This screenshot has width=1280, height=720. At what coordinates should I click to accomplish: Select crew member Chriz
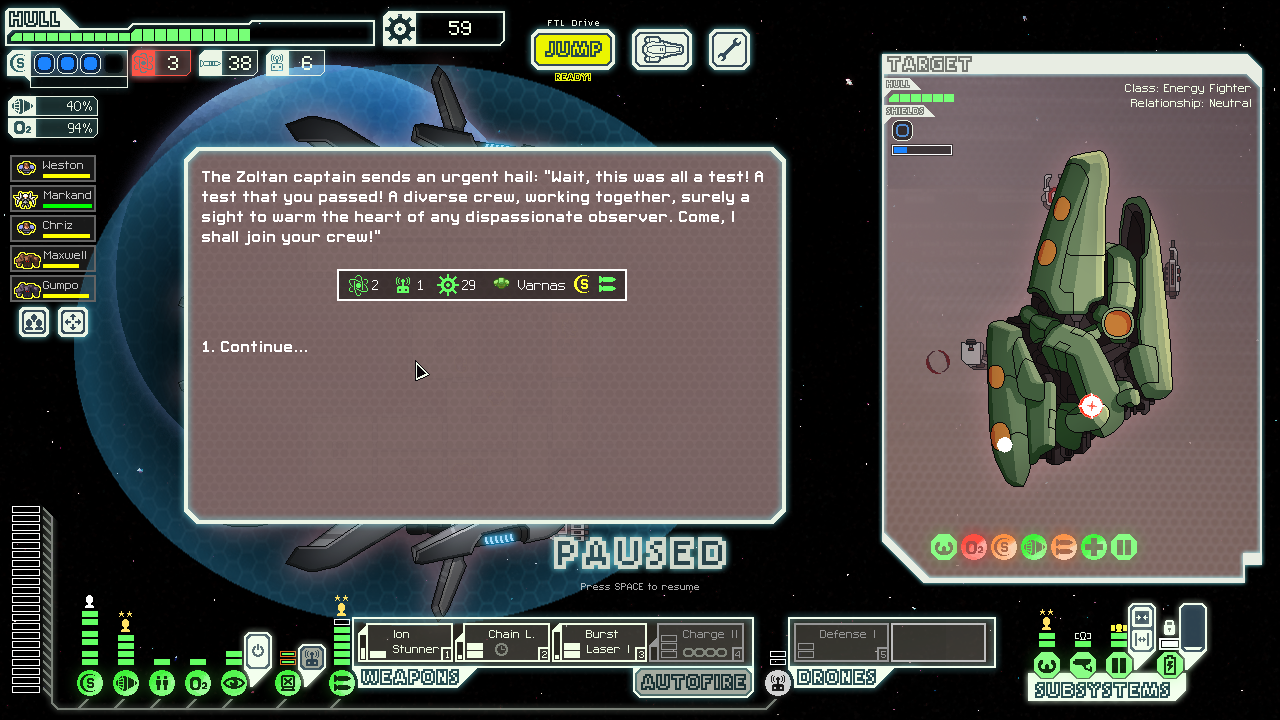coord(54,228)
